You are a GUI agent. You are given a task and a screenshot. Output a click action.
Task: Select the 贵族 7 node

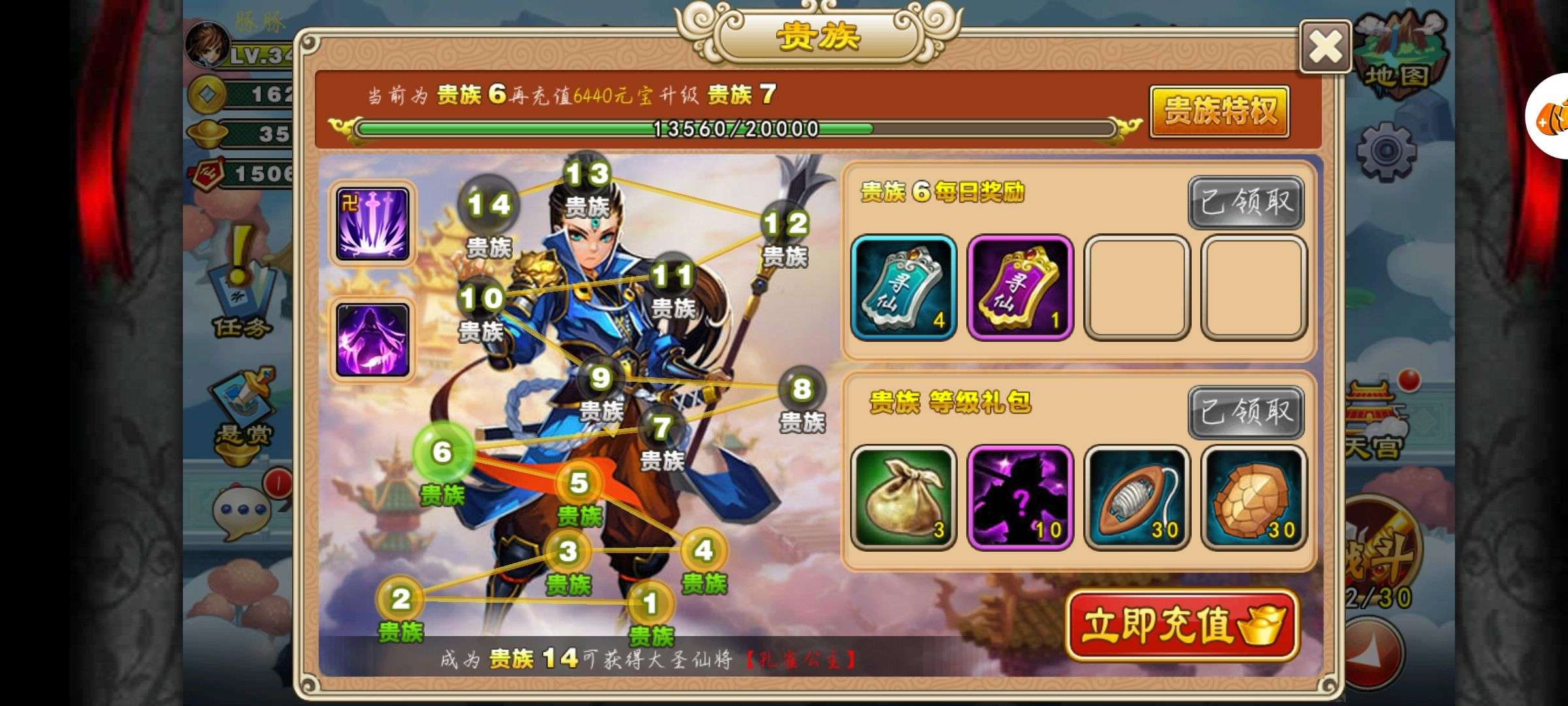pos(661,428)
